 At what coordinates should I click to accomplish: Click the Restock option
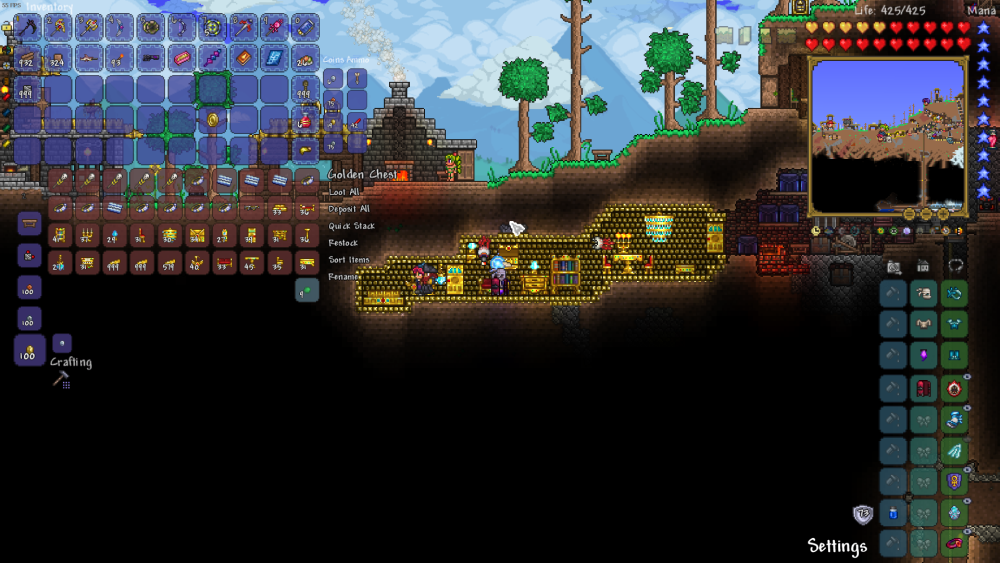tap(343, 243)
